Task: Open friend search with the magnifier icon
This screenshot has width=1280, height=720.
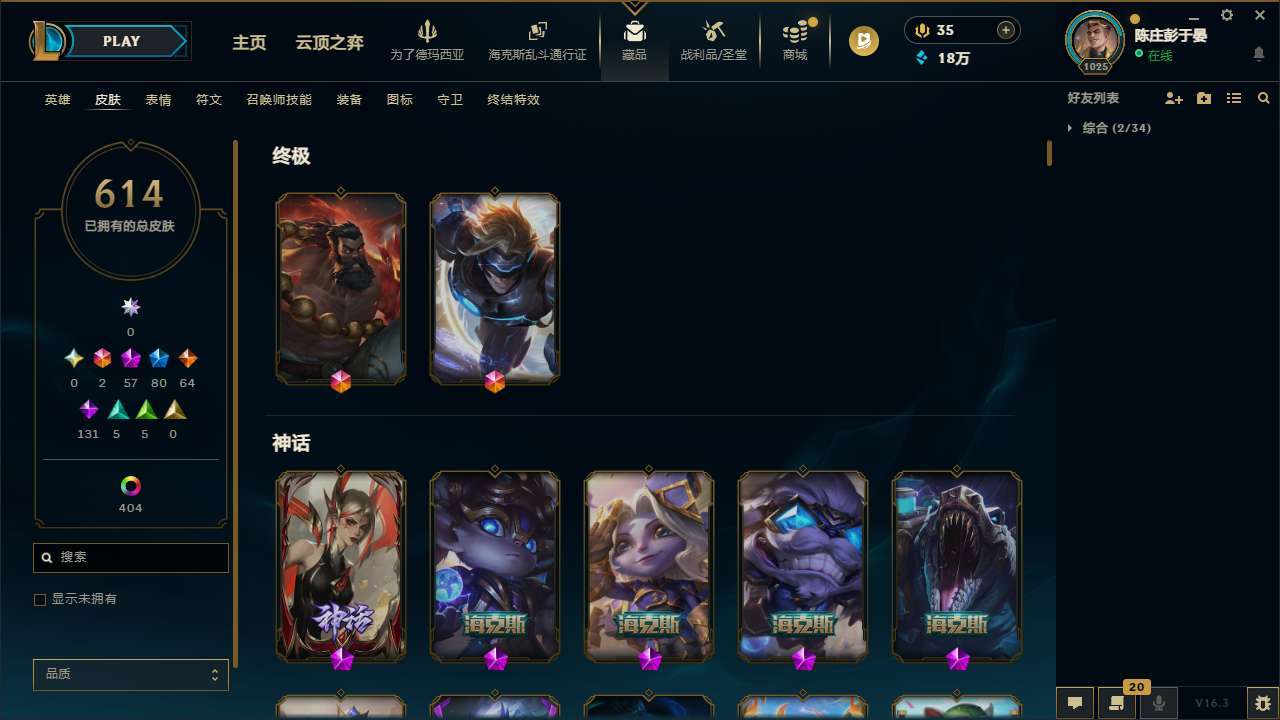Action: point(1264,98)
